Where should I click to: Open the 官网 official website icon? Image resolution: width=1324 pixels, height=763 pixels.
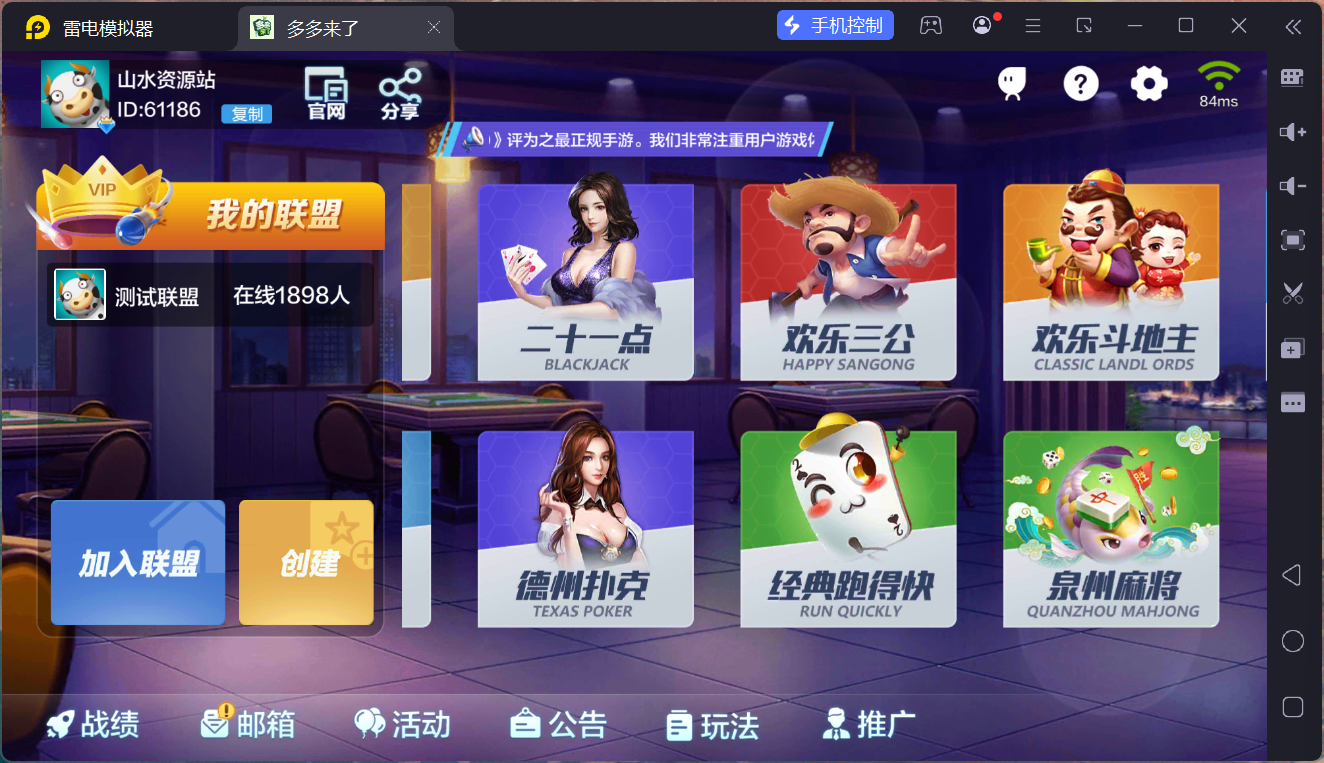(324, 92)
